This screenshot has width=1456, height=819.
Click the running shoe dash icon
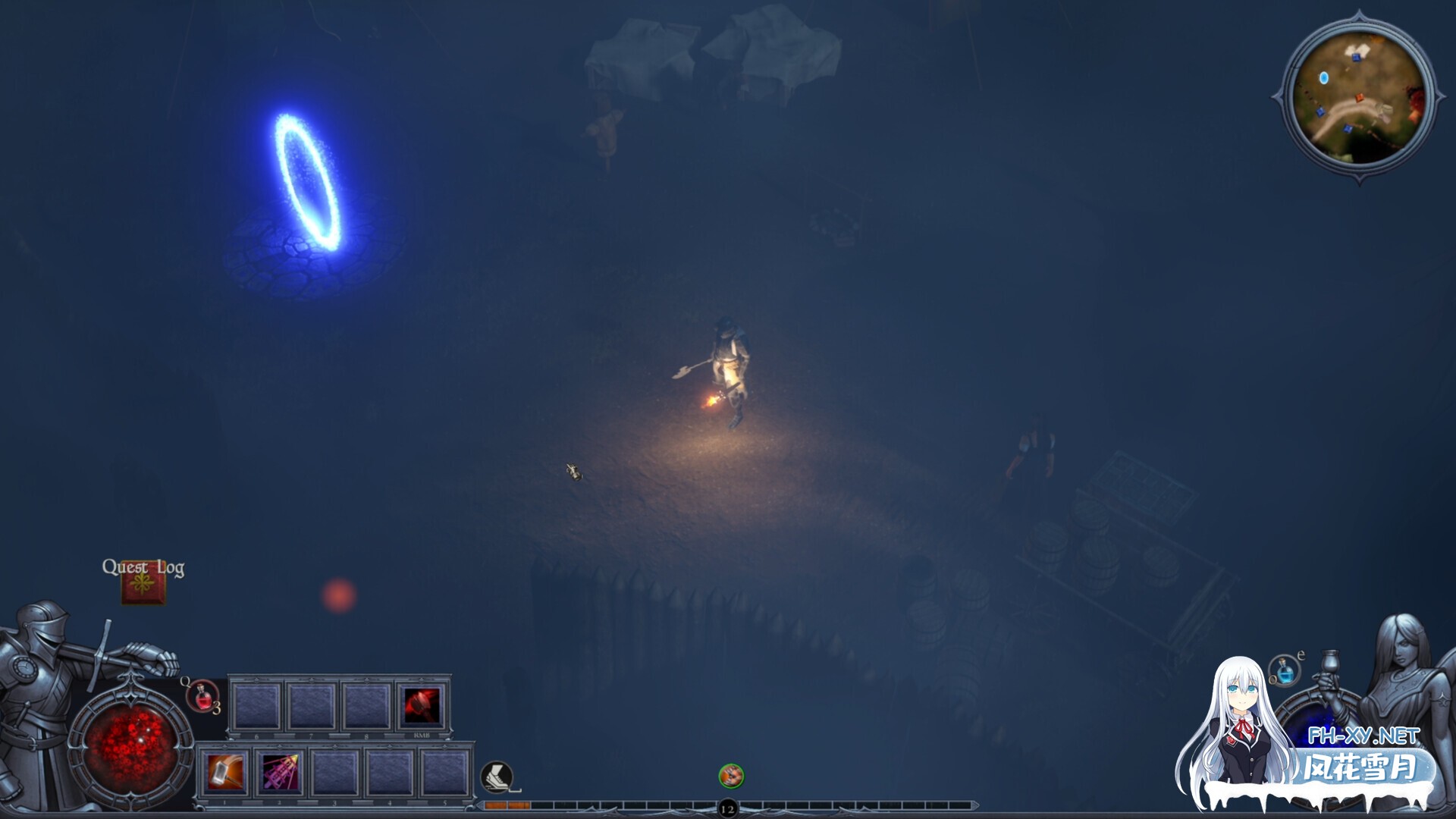click(x=497, y=777)
